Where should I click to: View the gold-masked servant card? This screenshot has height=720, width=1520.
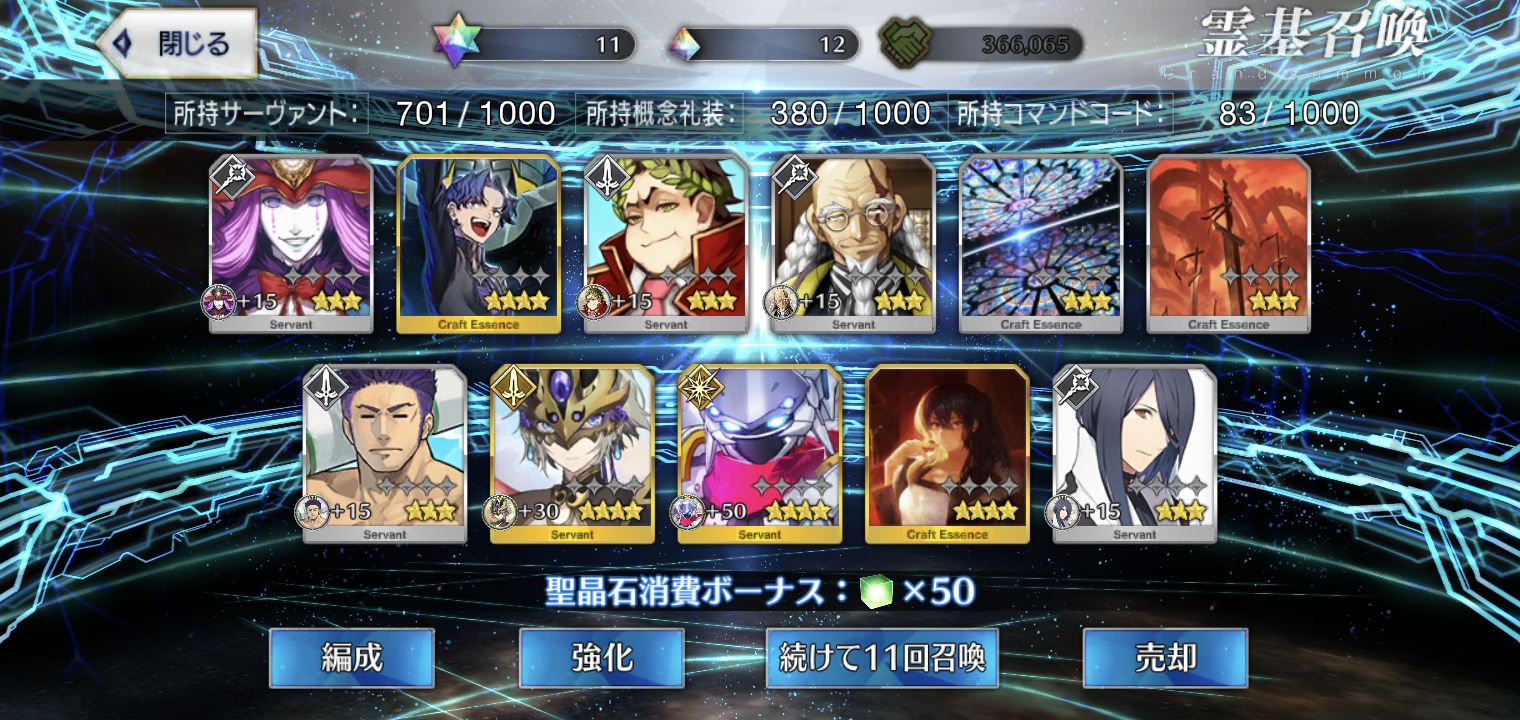572,453
